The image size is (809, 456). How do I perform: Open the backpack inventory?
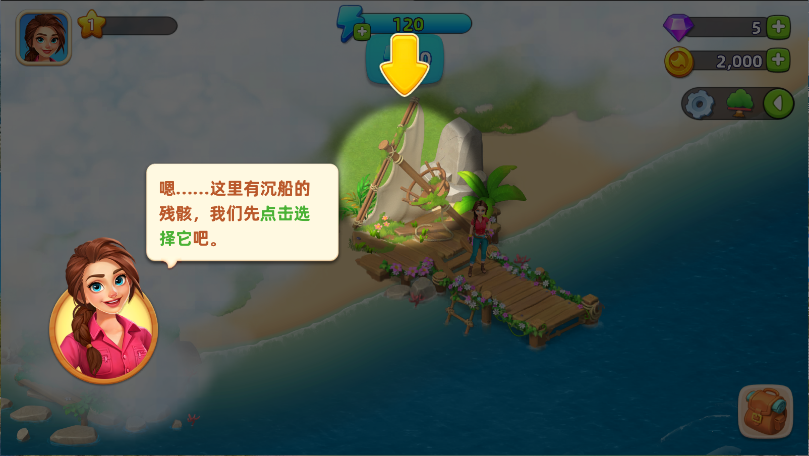pyautogui.click(x=764, y=410)
